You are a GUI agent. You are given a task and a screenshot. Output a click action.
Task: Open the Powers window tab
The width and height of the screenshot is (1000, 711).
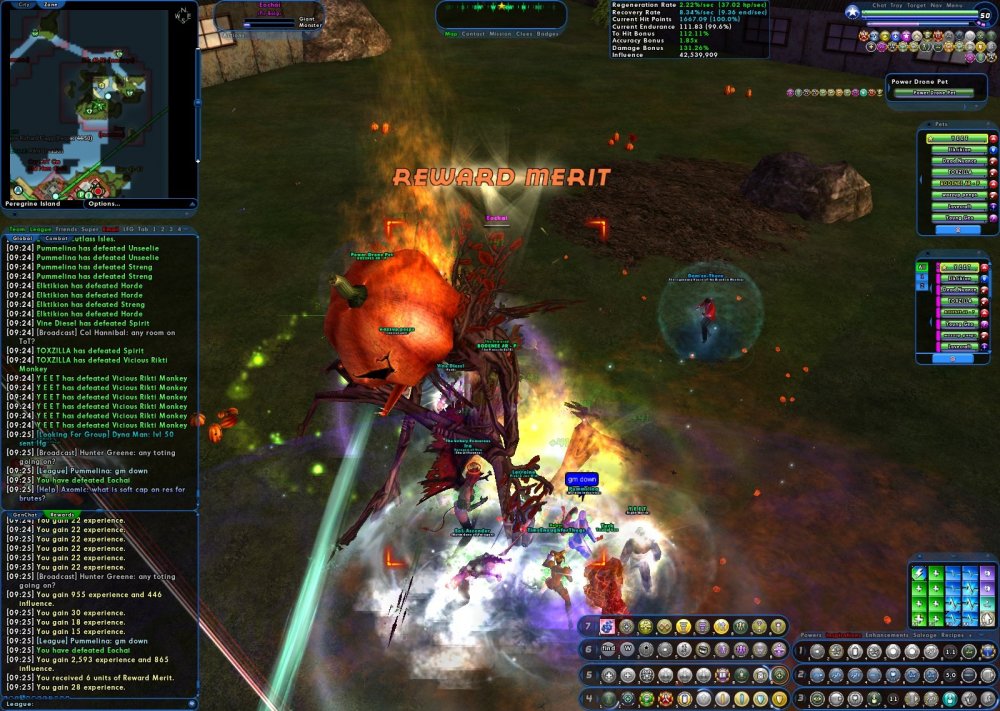tap(811, 635)
